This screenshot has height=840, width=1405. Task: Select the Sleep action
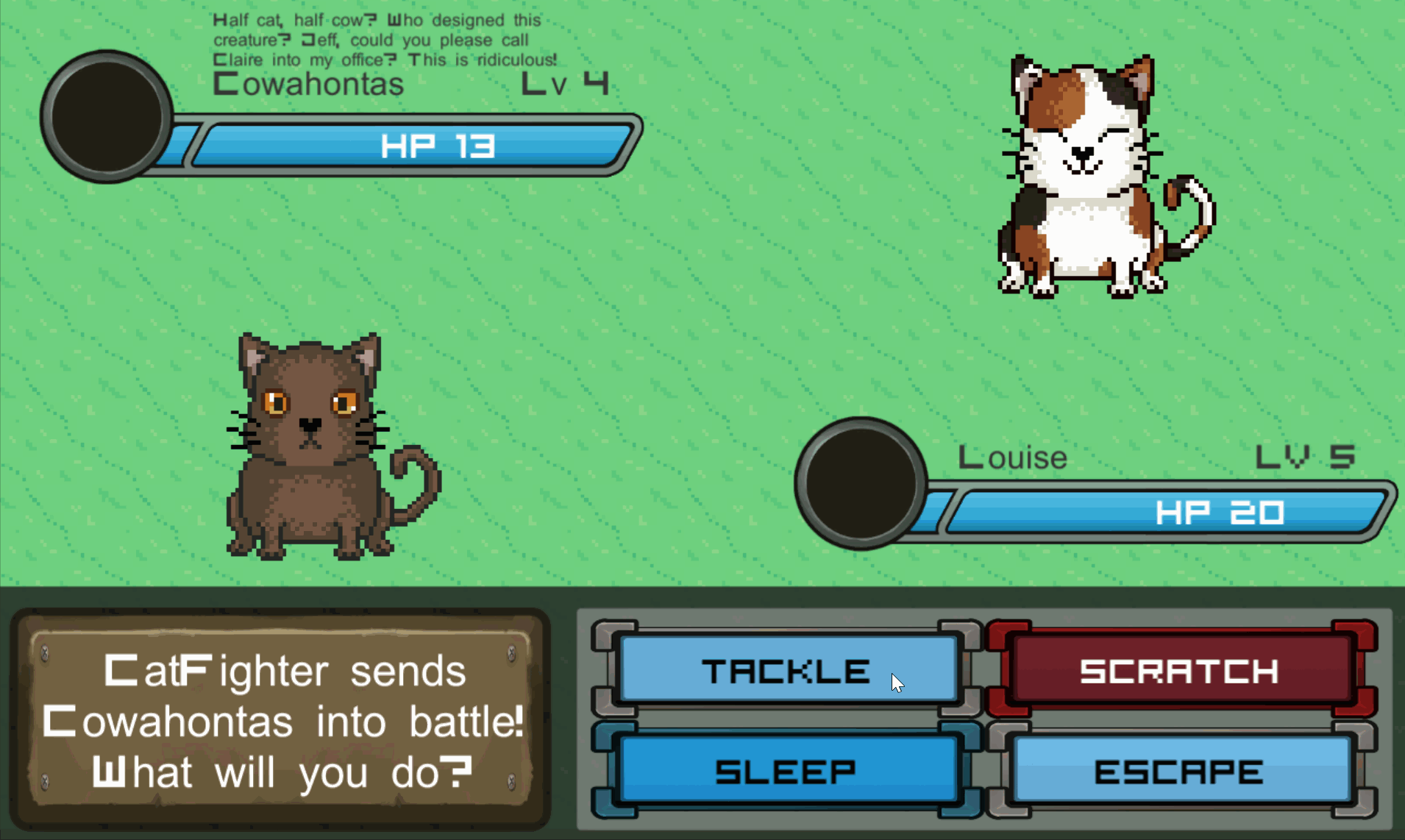click(x=787, y=771)
